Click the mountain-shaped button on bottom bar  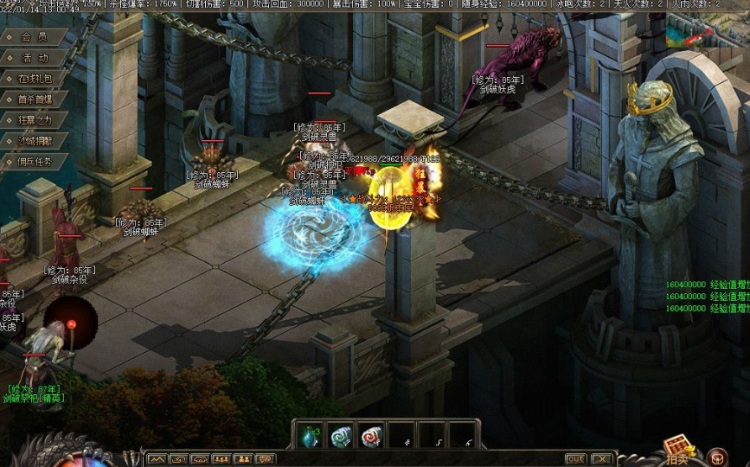click(x=156, y=459)
